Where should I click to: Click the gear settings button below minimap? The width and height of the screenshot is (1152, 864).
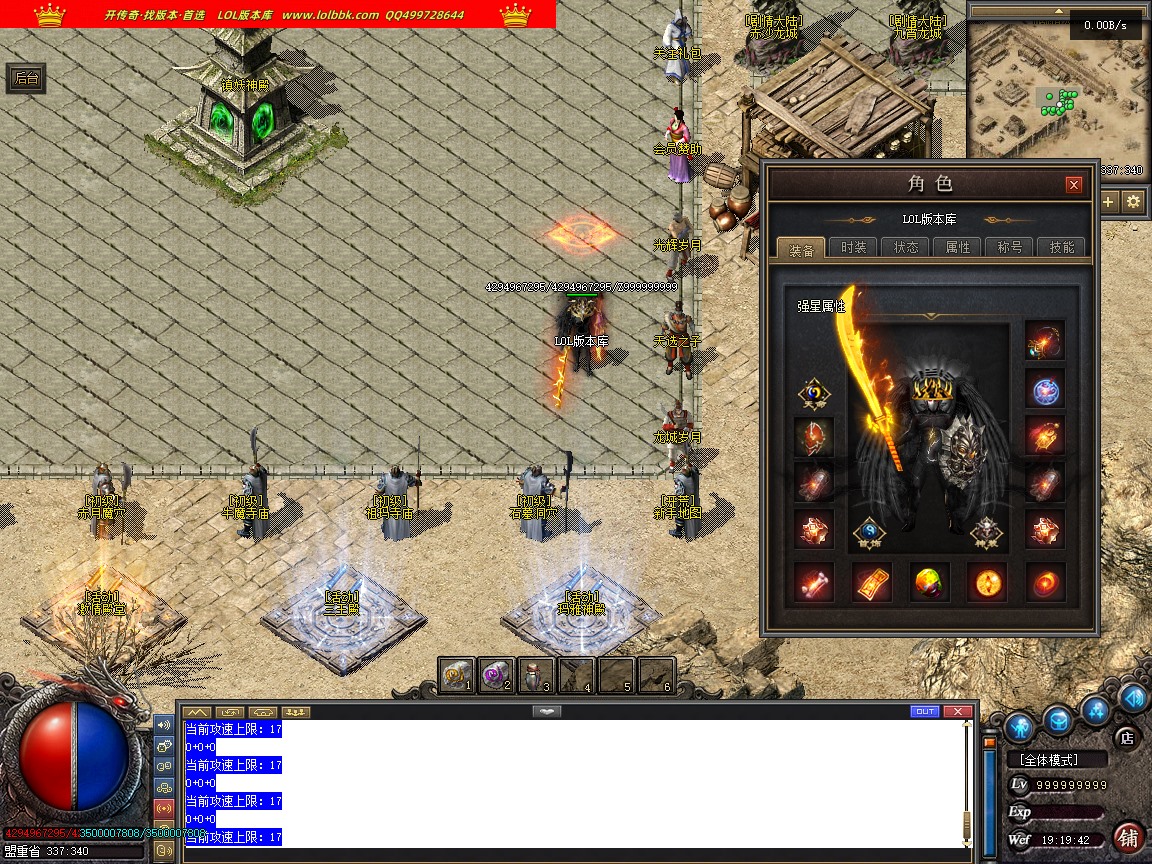coord(1133,202)
